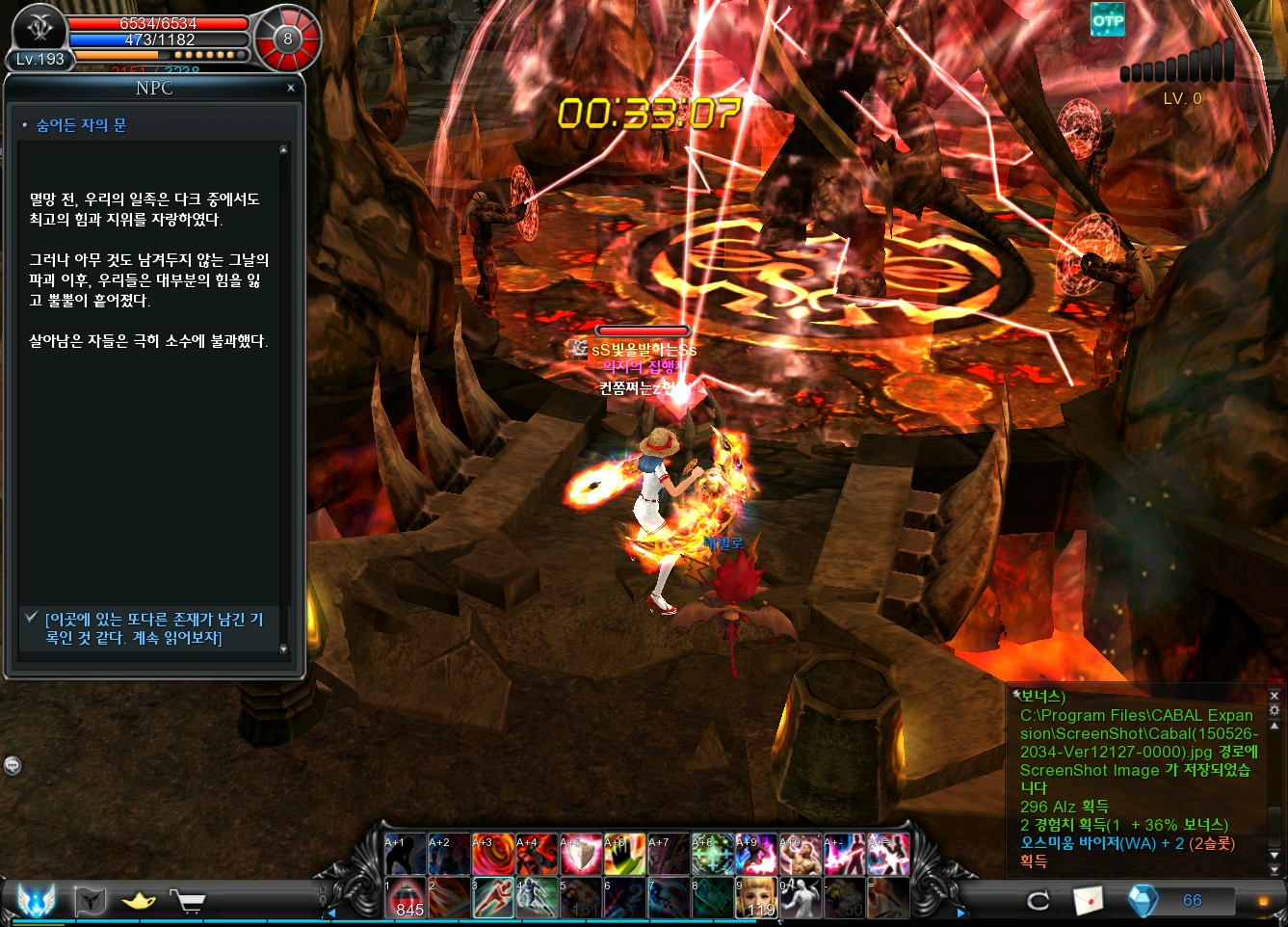Activate the white dancing figure skill
This screenshot has width=1288, height=927.
tap(801, 898)
